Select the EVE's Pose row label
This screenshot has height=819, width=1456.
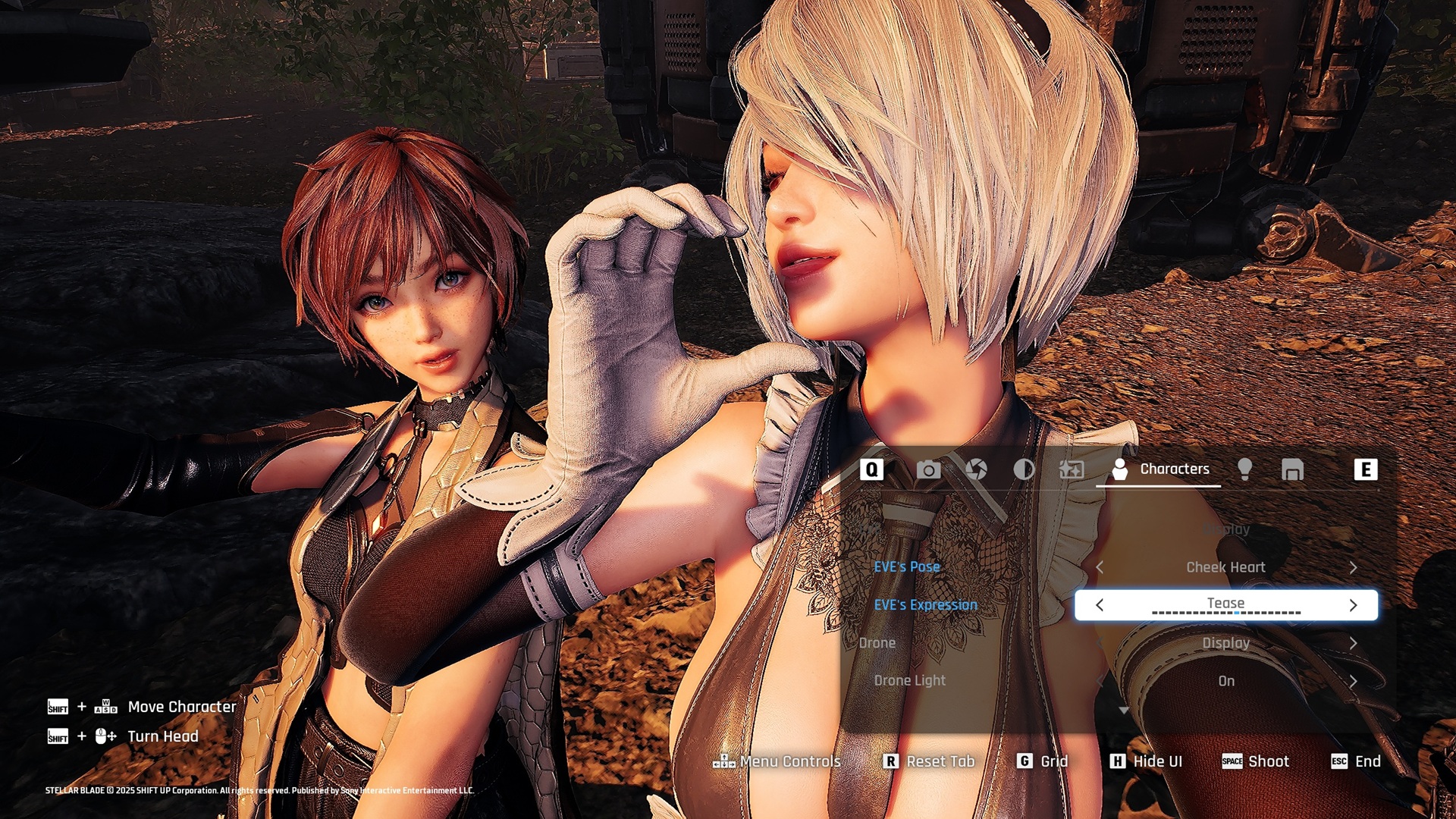click(x=907, y=567)
